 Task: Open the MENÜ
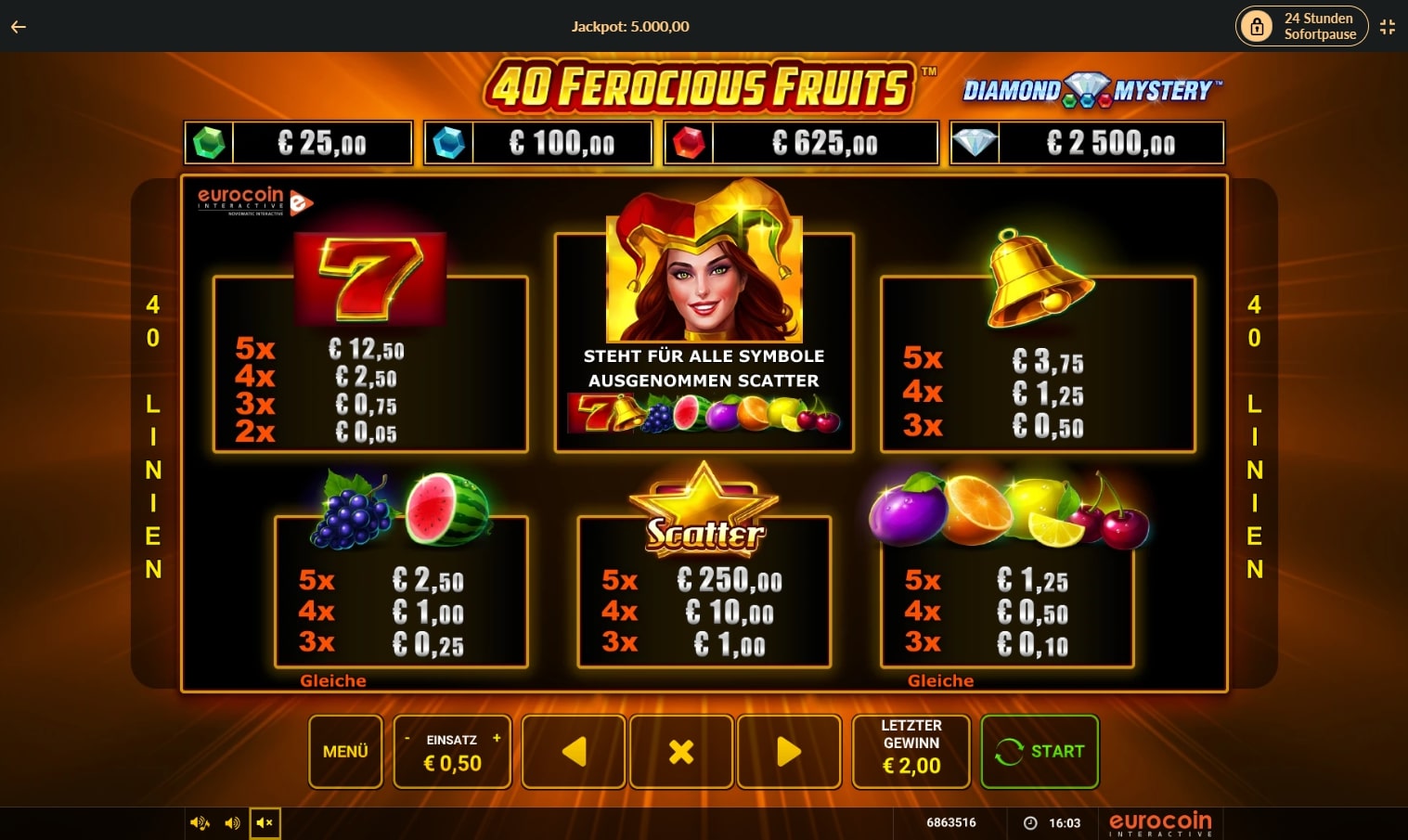(x=345, y=751)
